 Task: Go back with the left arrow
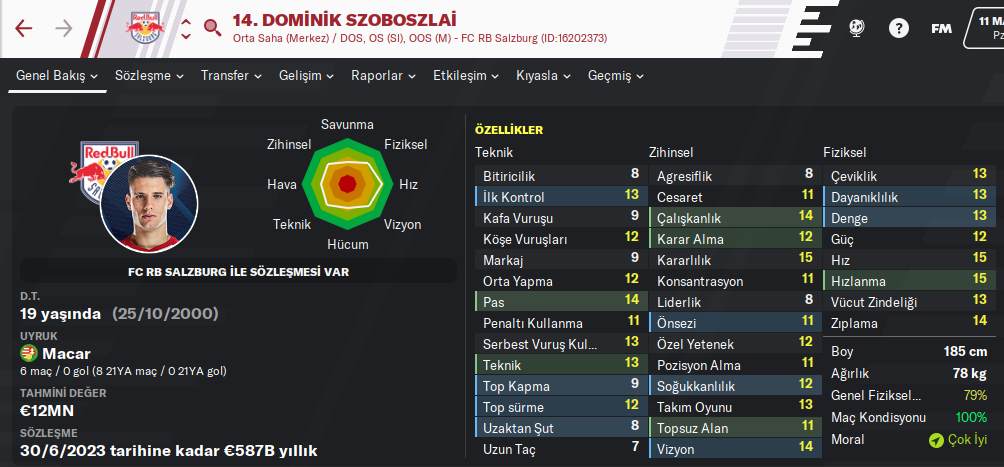coord(24,28)
